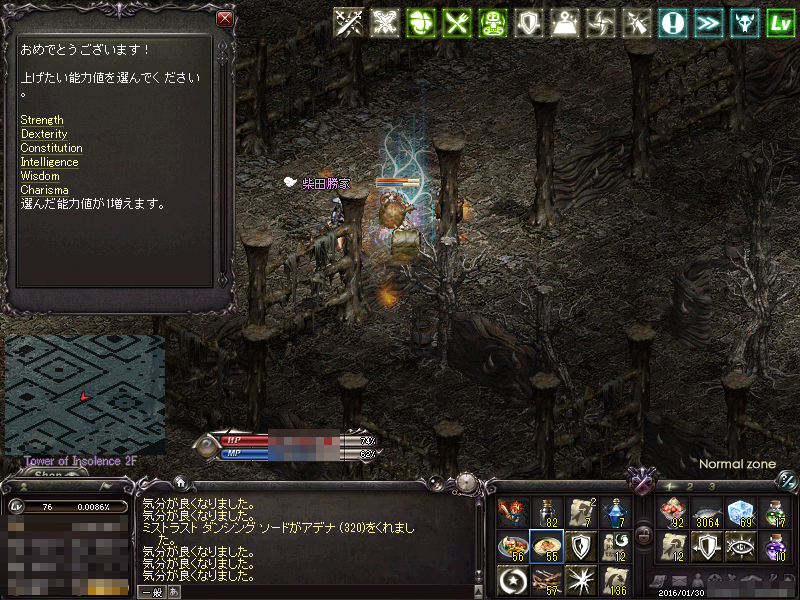Select the four-leaf clover buff icon
800x600 pixels.
[x=420, y=23]
